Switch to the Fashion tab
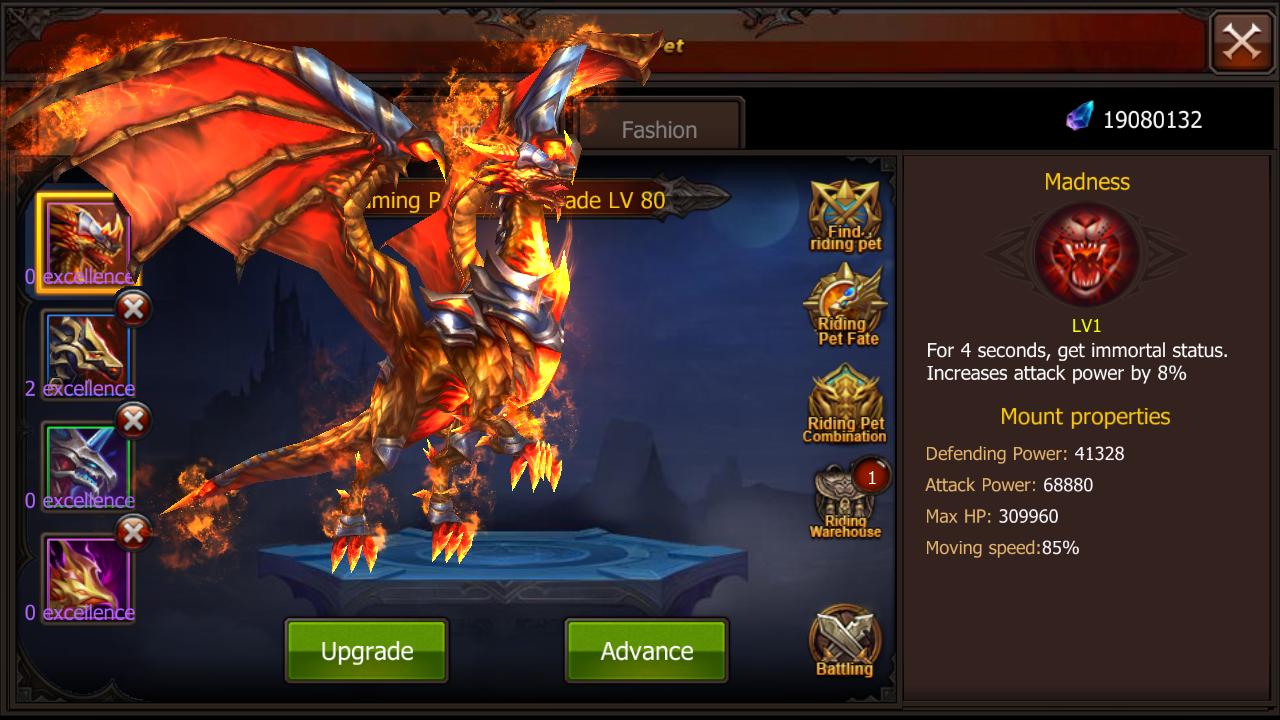The width and height of the screenshot is (1280, 720). (657, 128)
